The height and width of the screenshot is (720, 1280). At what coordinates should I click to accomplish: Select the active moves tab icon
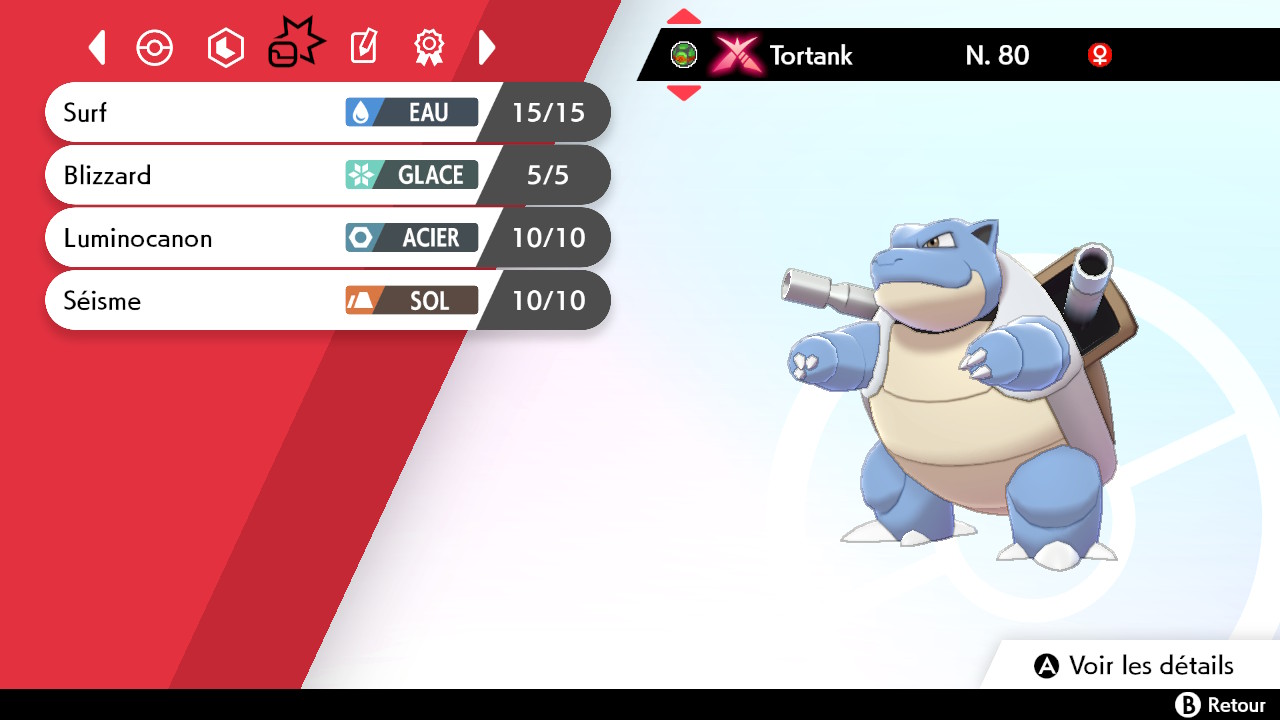(296, 45)
